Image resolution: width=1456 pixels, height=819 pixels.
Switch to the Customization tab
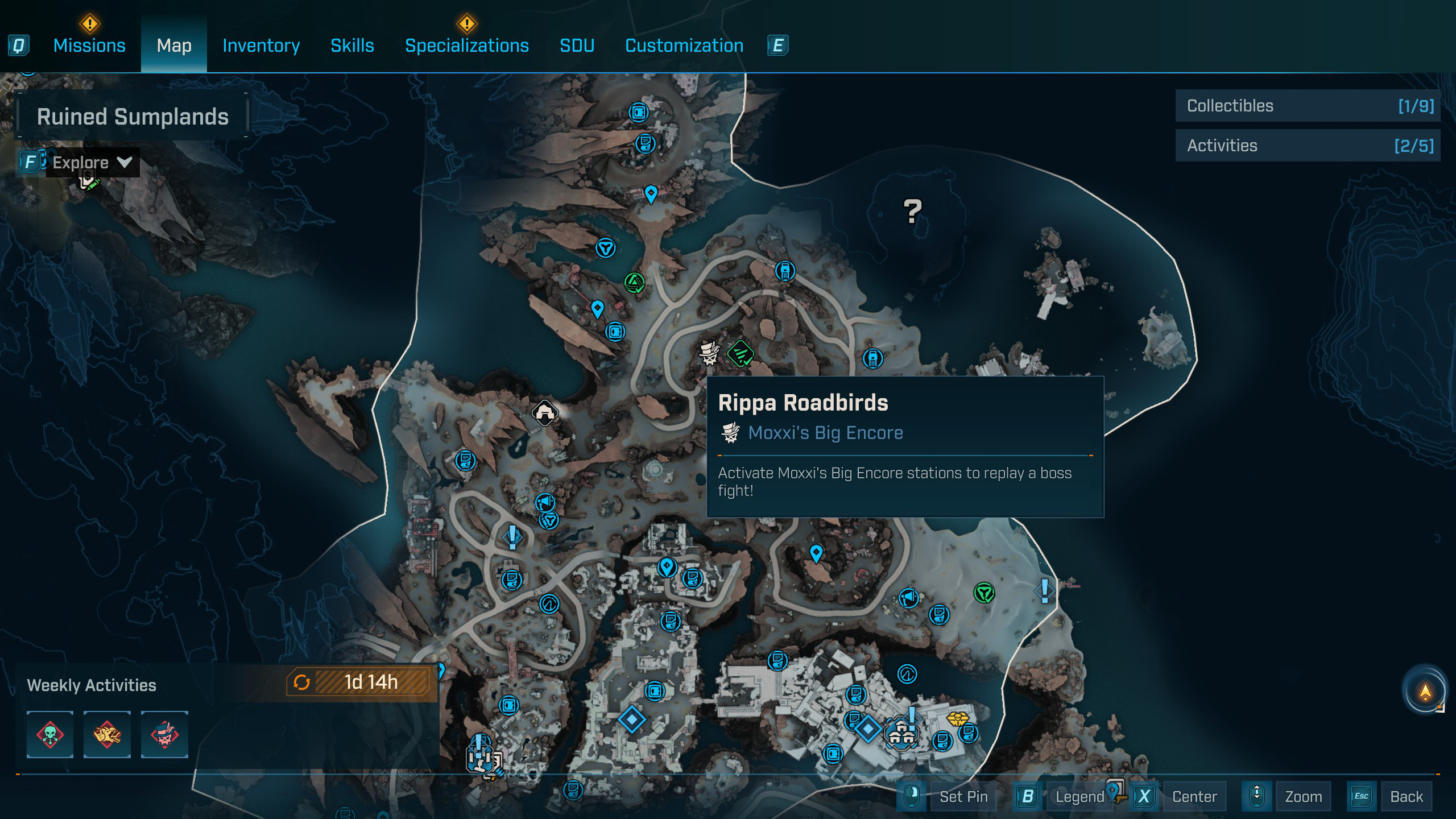[x=684, y=45]
